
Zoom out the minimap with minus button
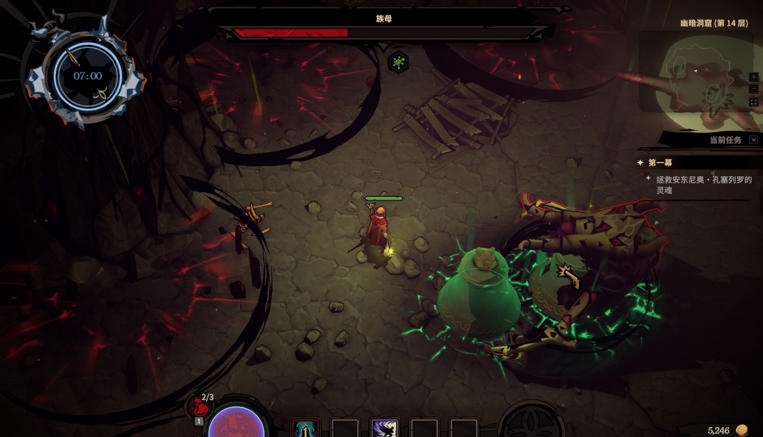pos(754,89)
